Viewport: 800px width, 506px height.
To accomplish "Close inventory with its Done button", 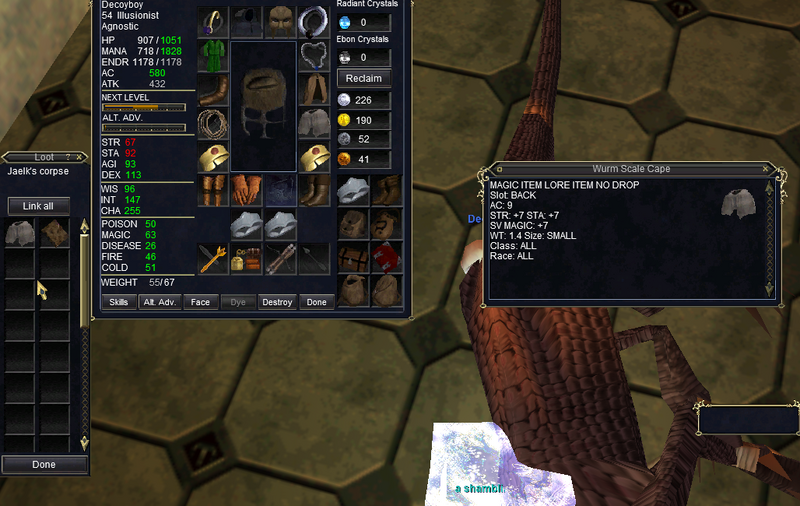I will coord(316,302).
